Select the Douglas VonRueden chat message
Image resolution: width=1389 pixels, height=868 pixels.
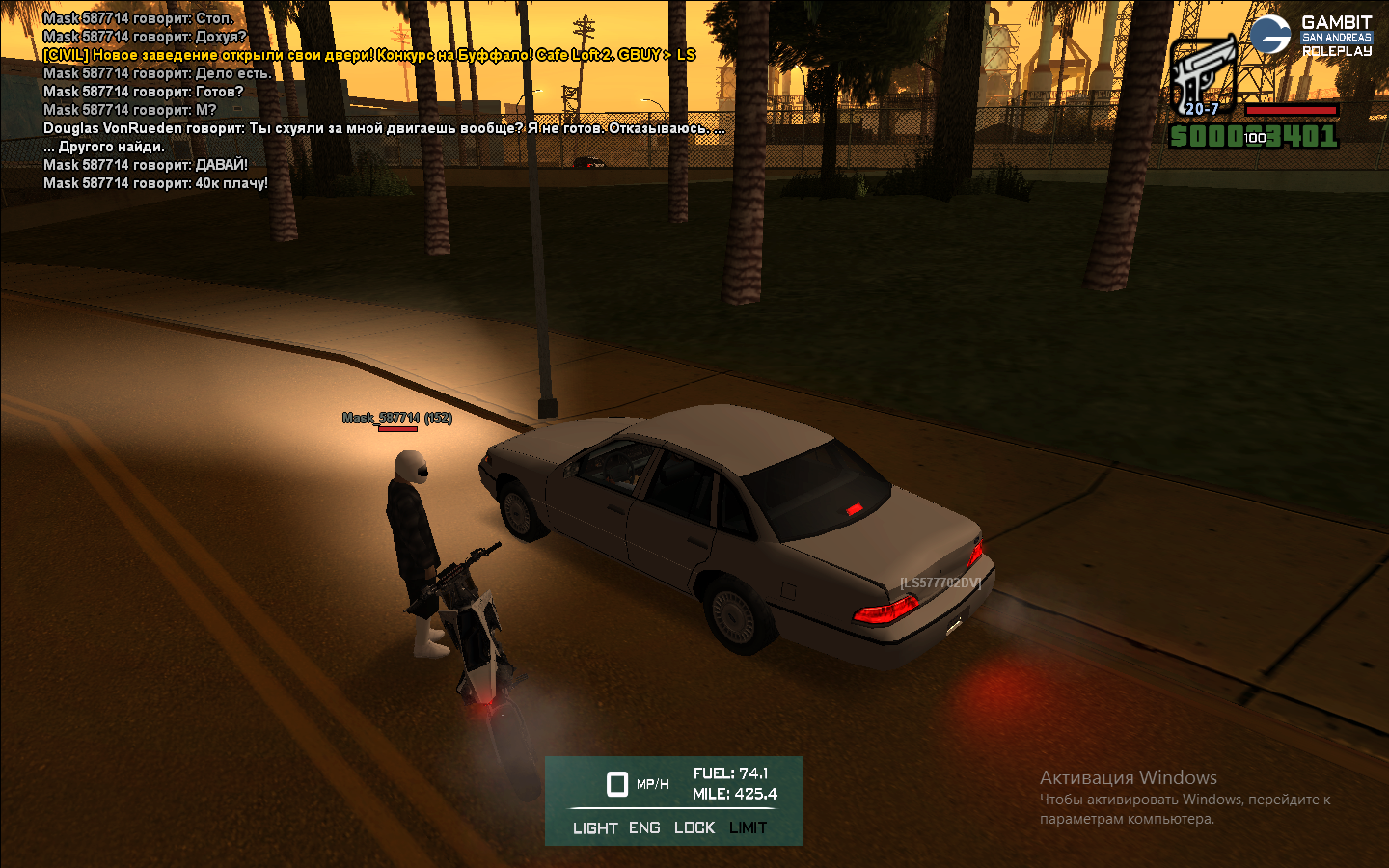click(384, 128)
